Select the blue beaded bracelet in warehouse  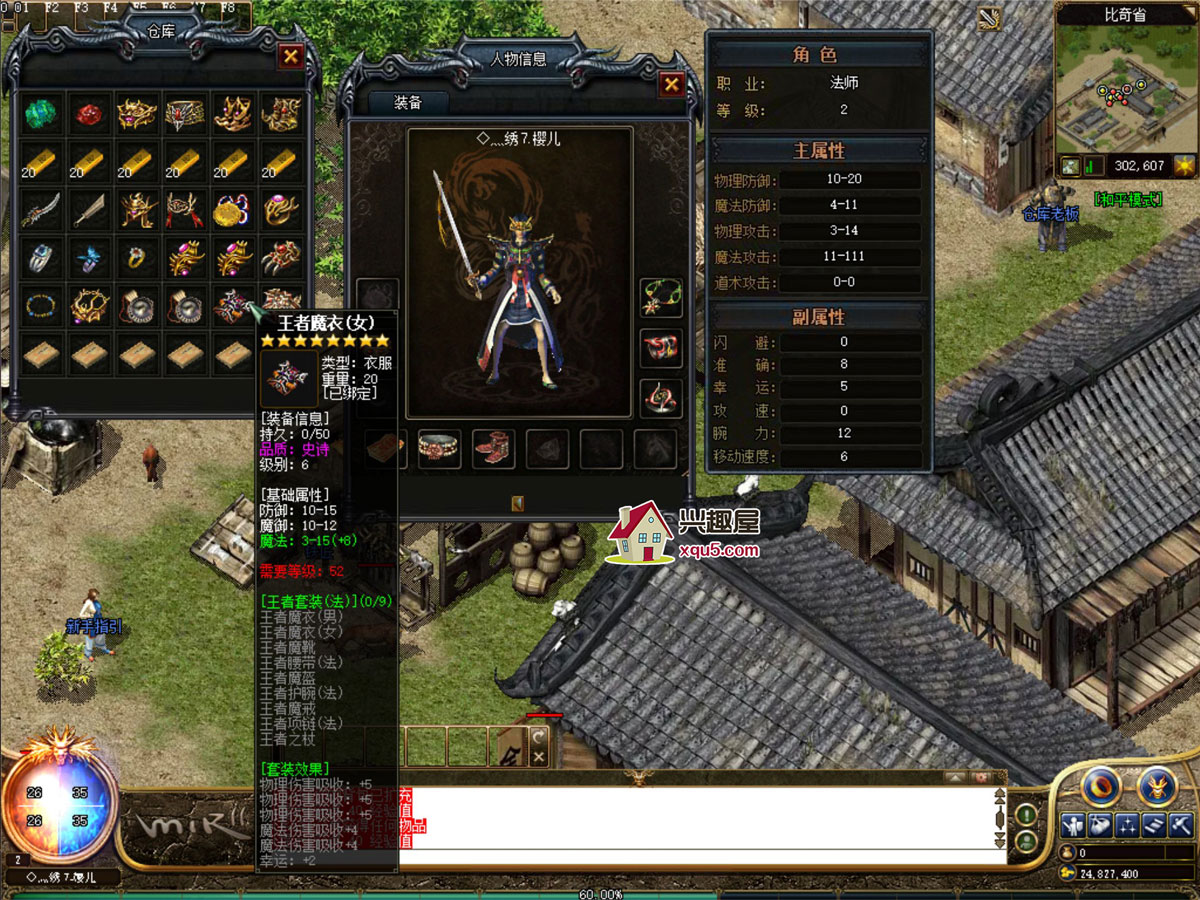pyautogui.click(x=41, y=306)
